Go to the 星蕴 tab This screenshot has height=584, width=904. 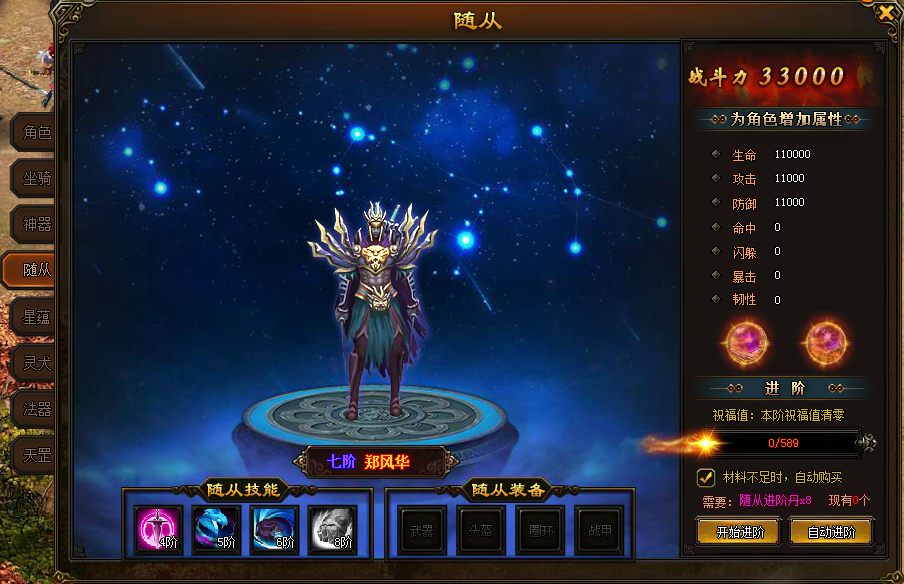coord(36,317)
